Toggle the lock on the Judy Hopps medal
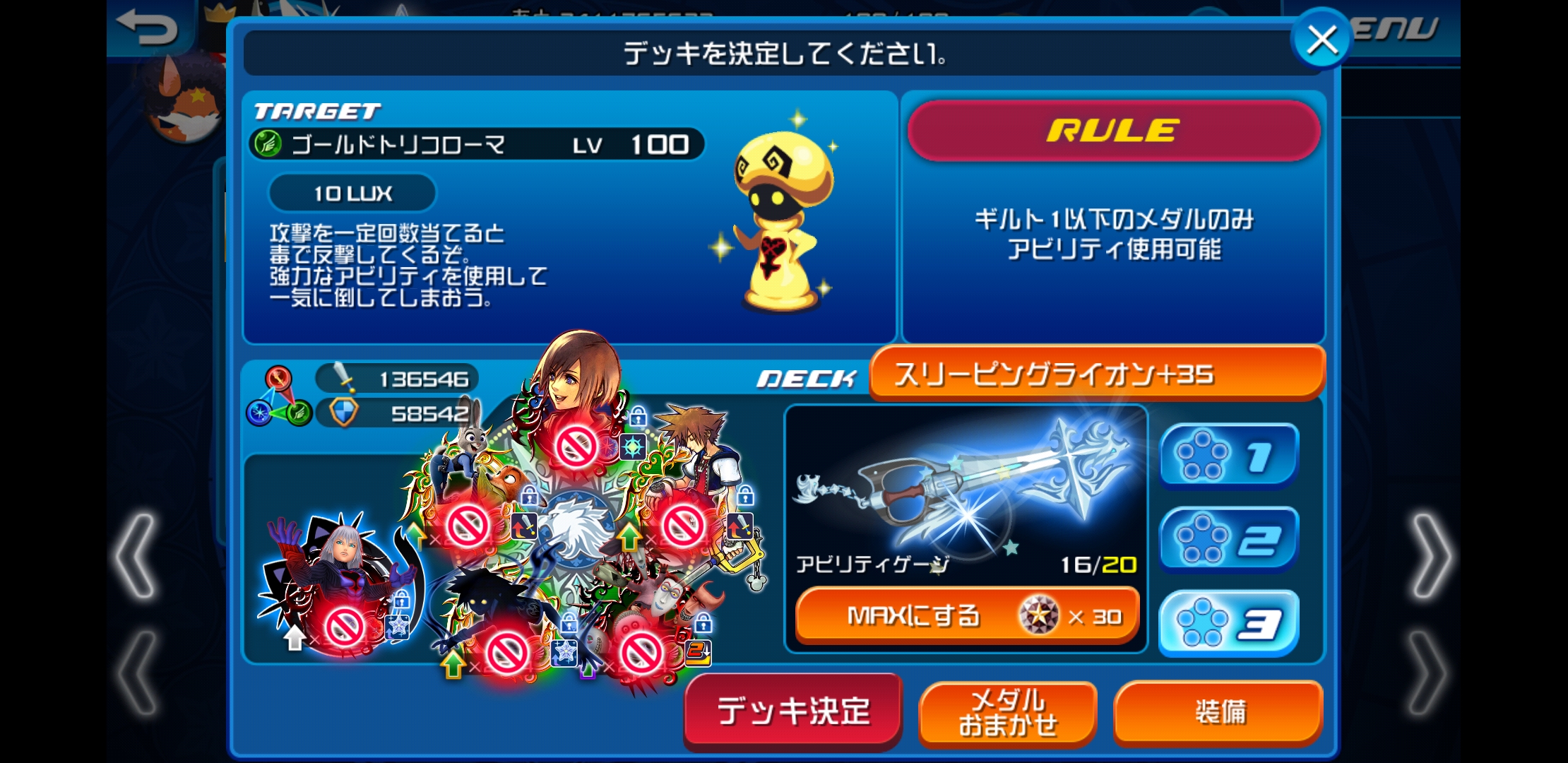Screen dimensions: 1568x763 (x=528, y=495)
